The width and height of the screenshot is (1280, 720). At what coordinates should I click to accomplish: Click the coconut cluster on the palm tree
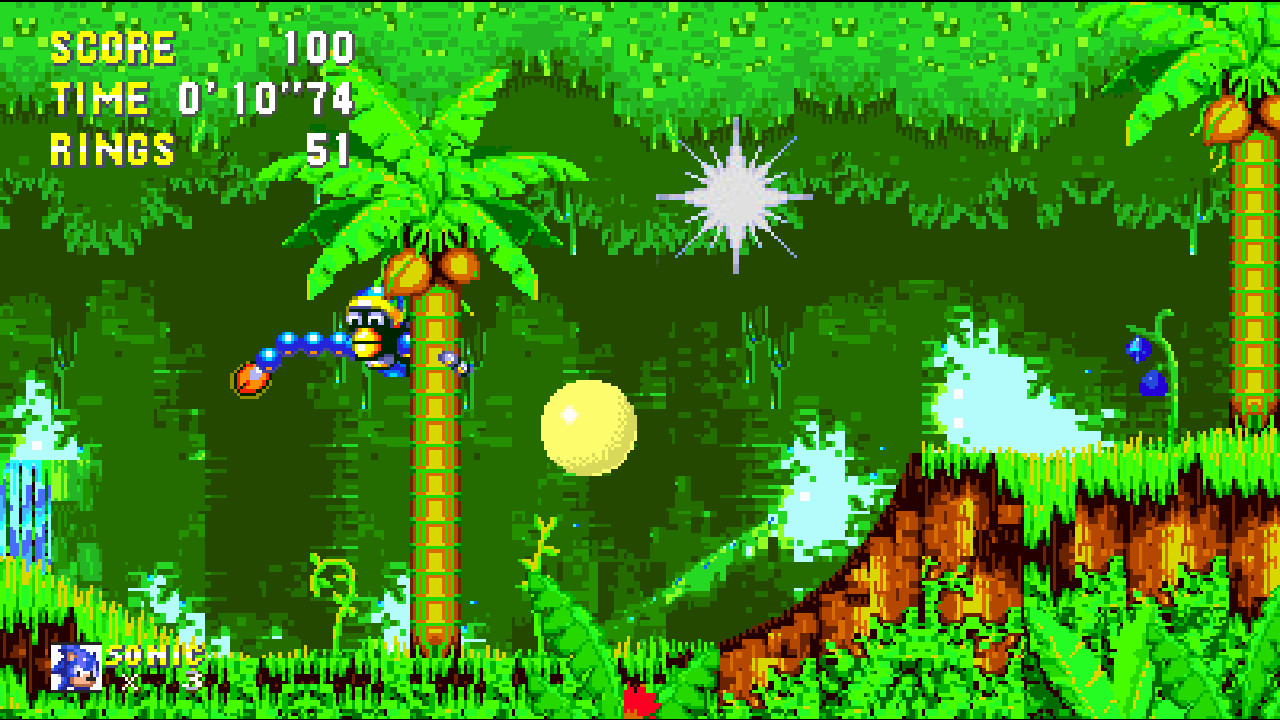[x=430, y=270]
